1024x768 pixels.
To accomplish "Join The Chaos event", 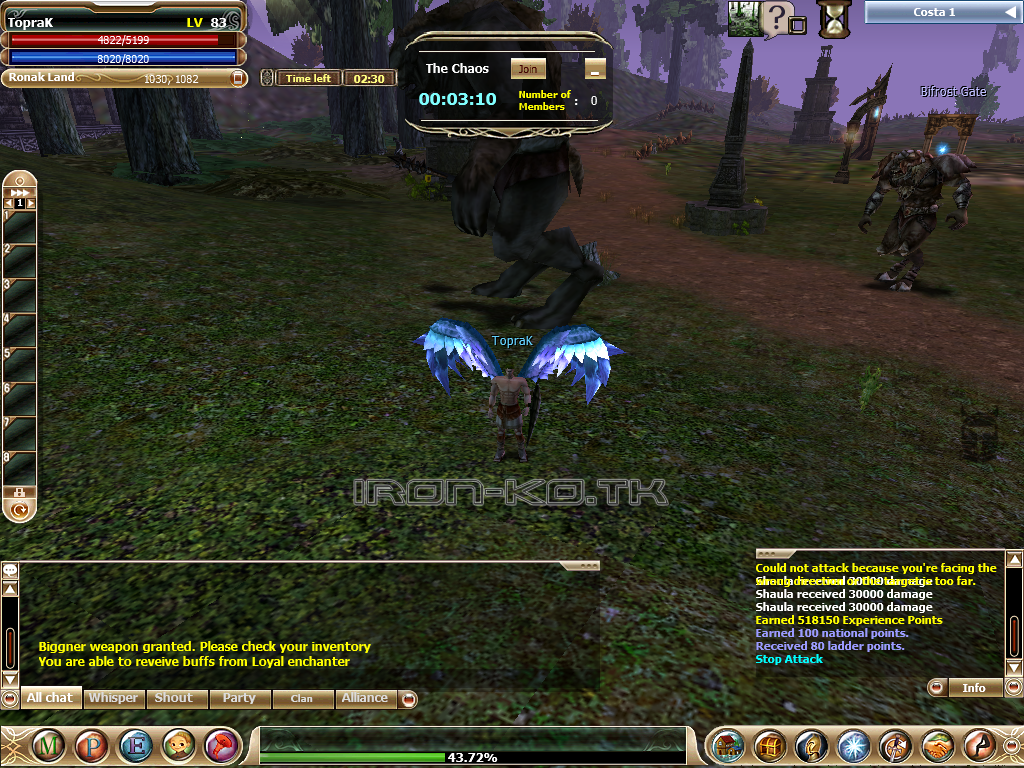I will [x=528, y=69].
